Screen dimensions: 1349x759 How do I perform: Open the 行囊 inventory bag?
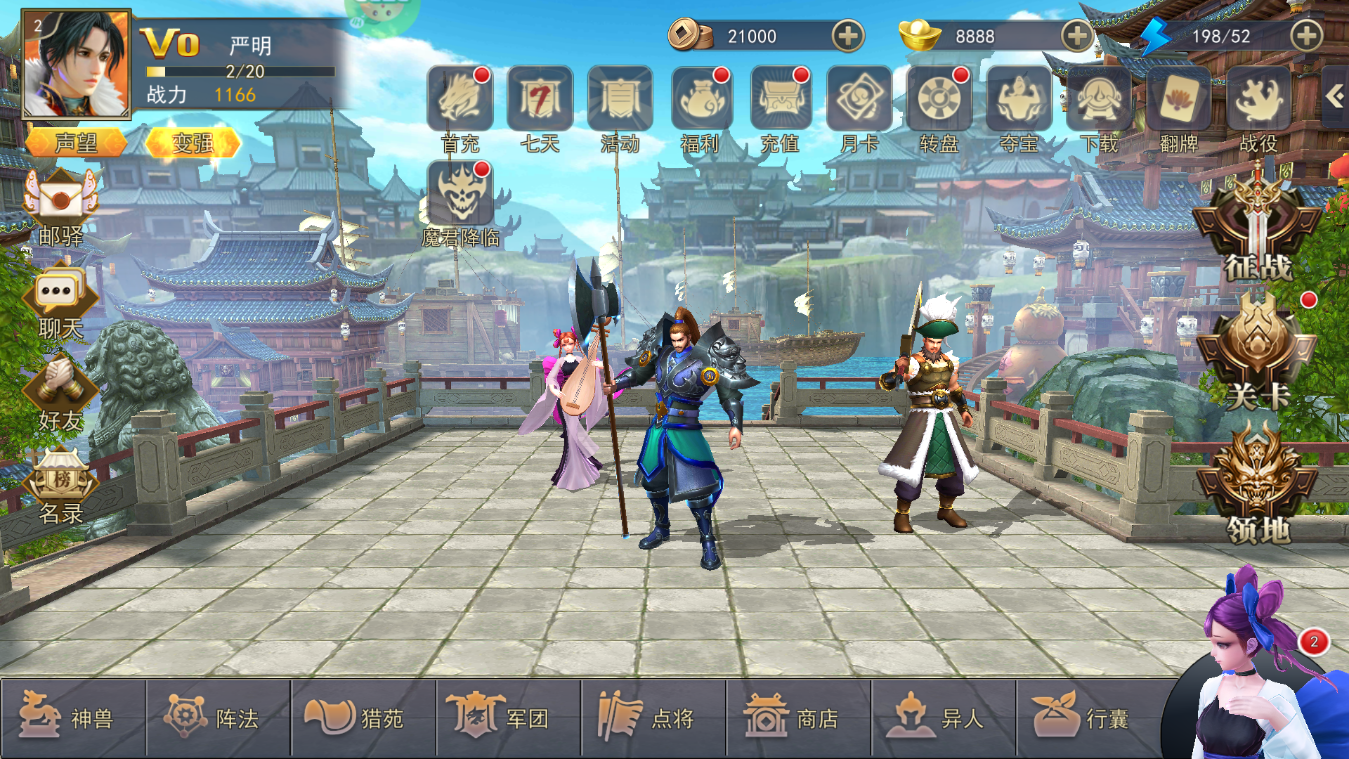tap(1086, 718)
